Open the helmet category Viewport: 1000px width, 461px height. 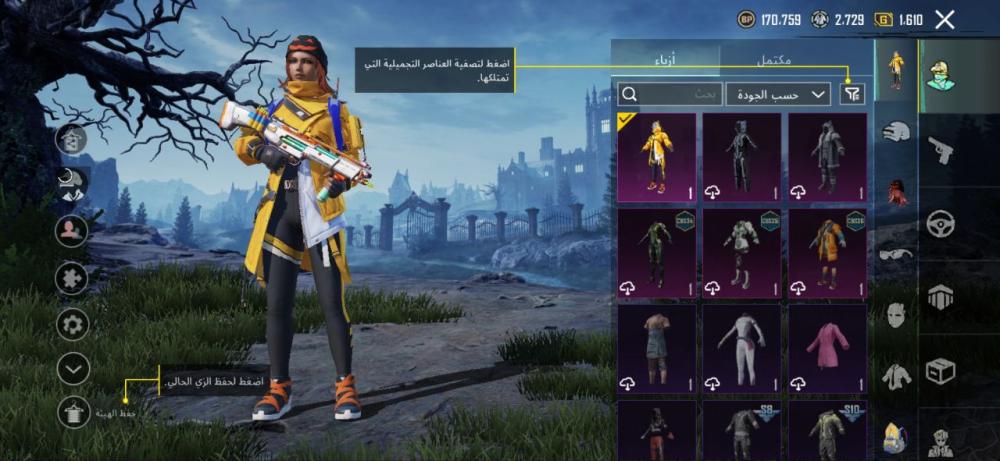coord(896,131)
